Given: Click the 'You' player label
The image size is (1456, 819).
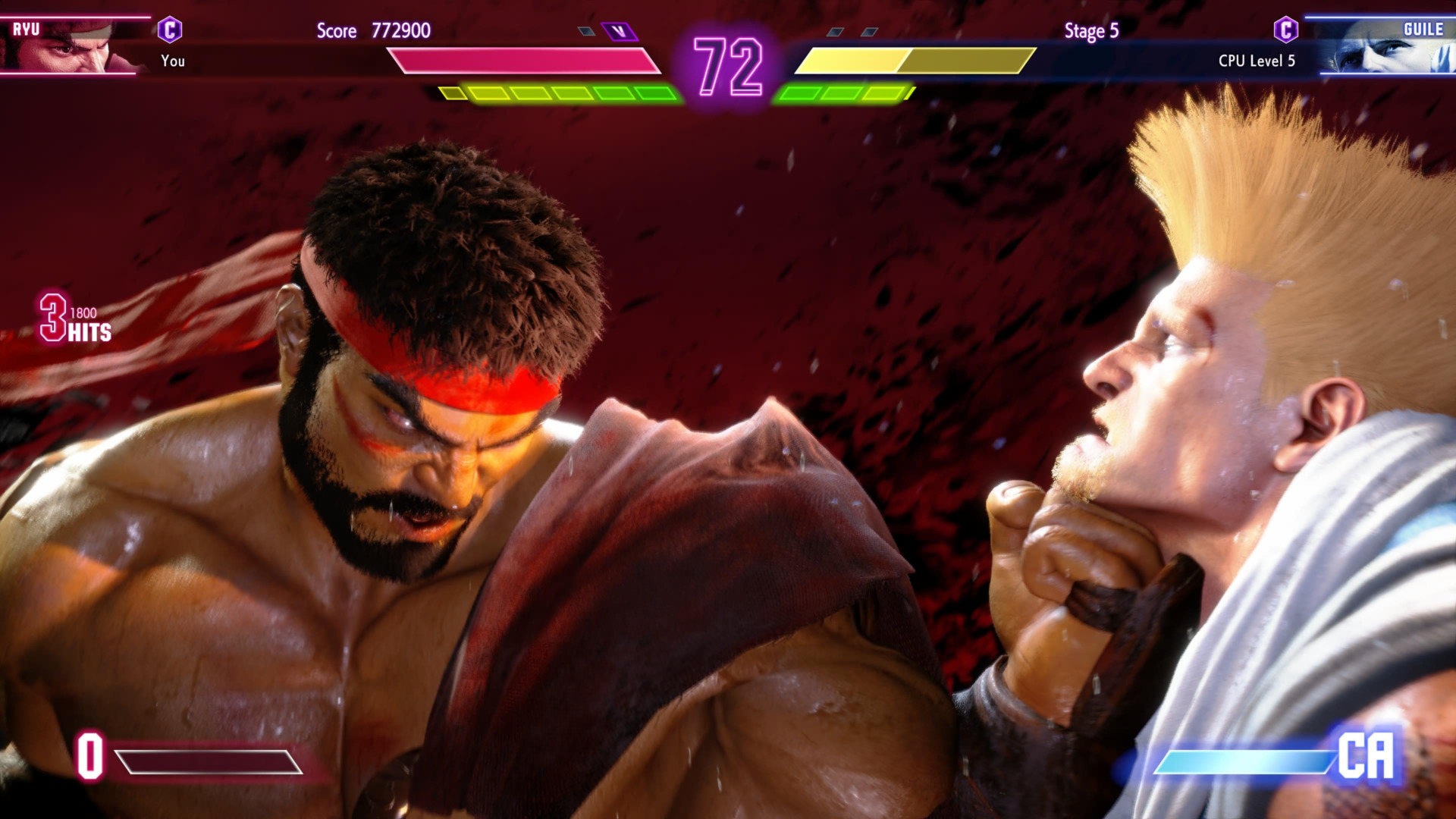Looking at the screenshot, I should point(174,61).
